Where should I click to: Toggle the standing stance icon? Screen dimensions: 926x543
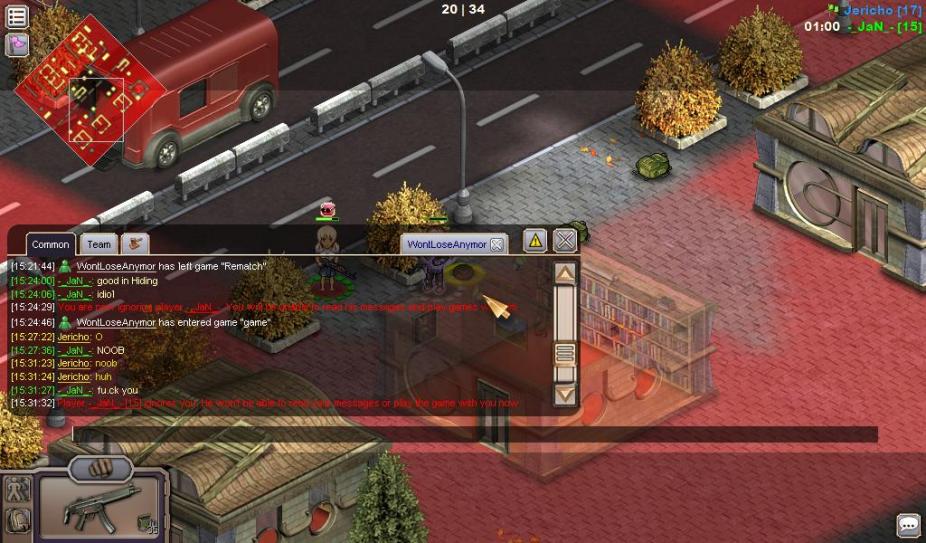17,490
